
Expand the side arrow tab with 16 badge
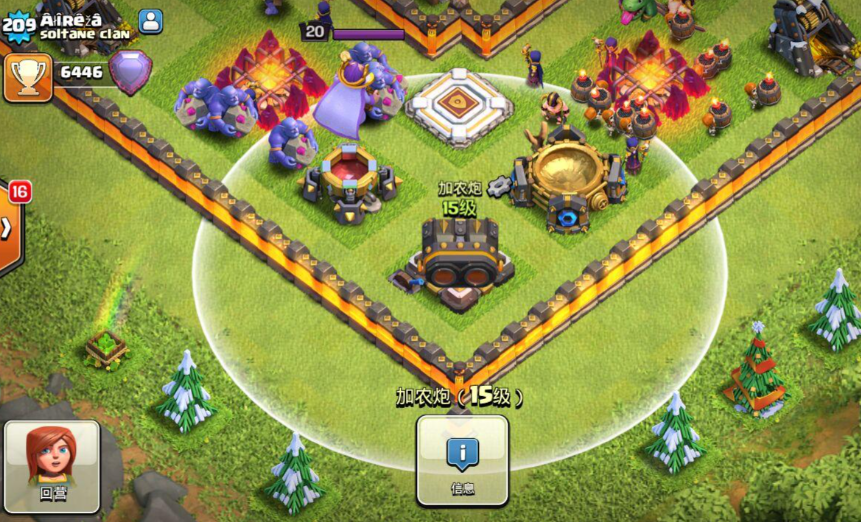8,229
